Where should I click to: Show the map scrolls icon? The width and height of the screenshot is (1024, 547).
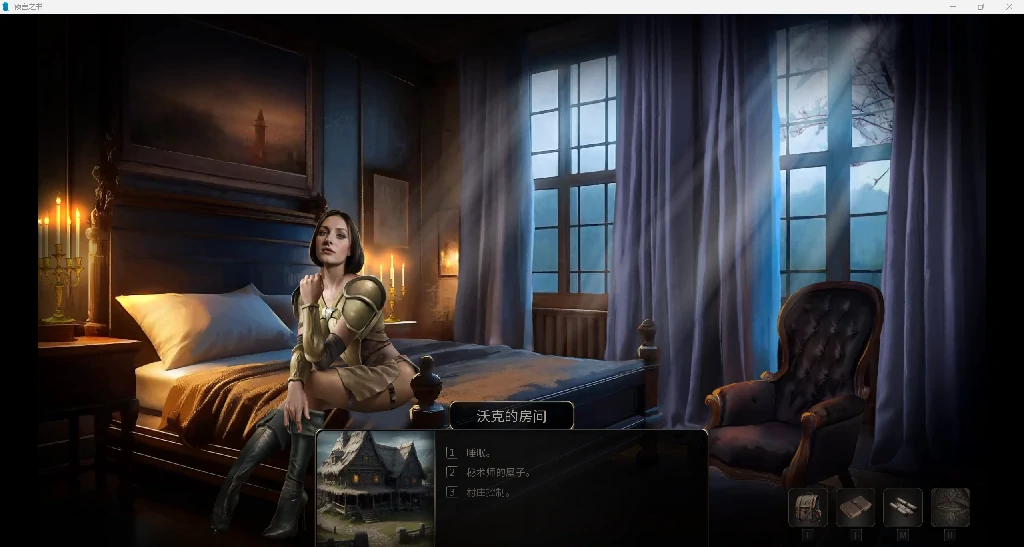[x=903, y=507]
